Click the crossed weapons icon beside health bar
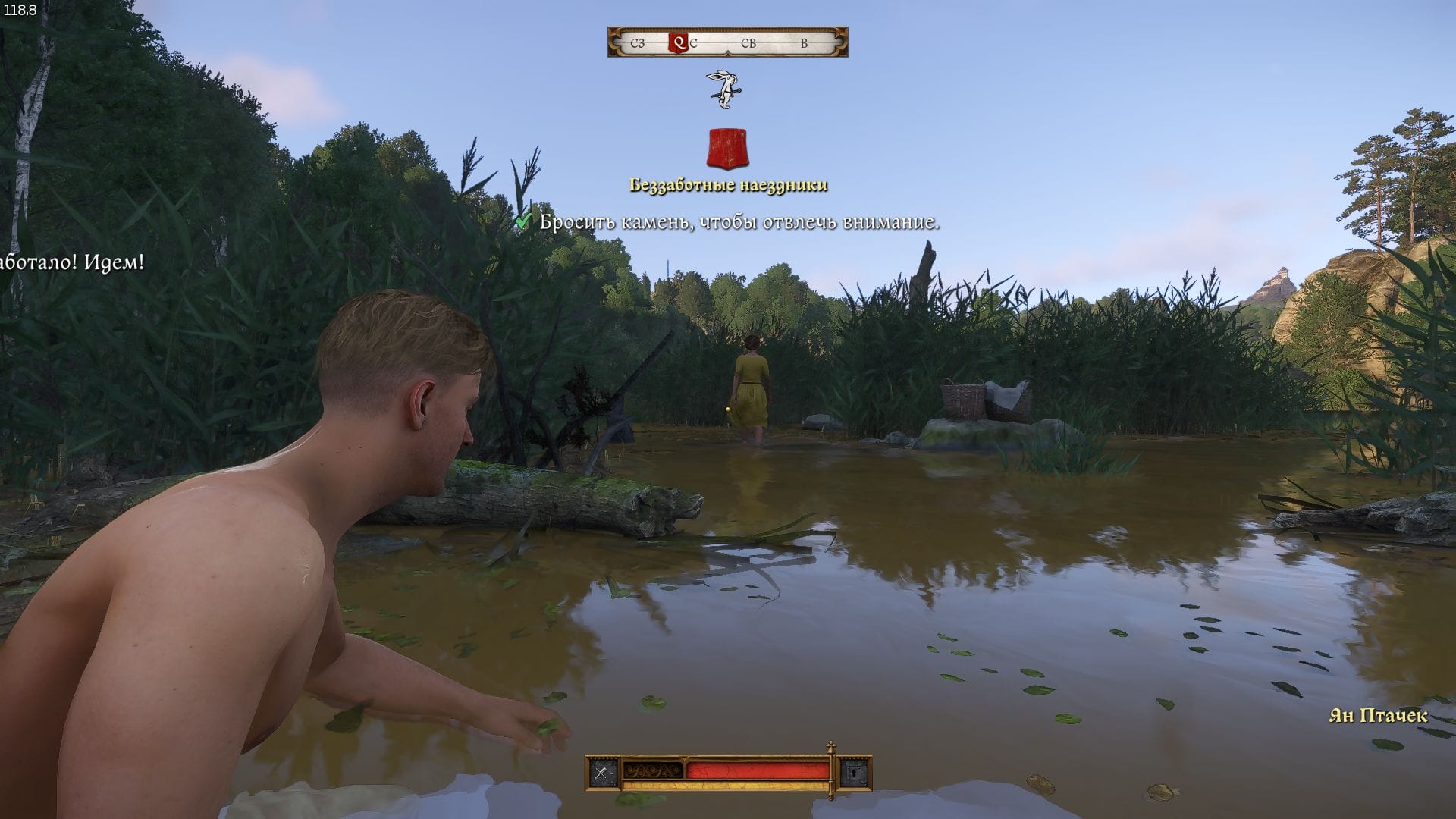1456x819 pixels. click(601, 773)
